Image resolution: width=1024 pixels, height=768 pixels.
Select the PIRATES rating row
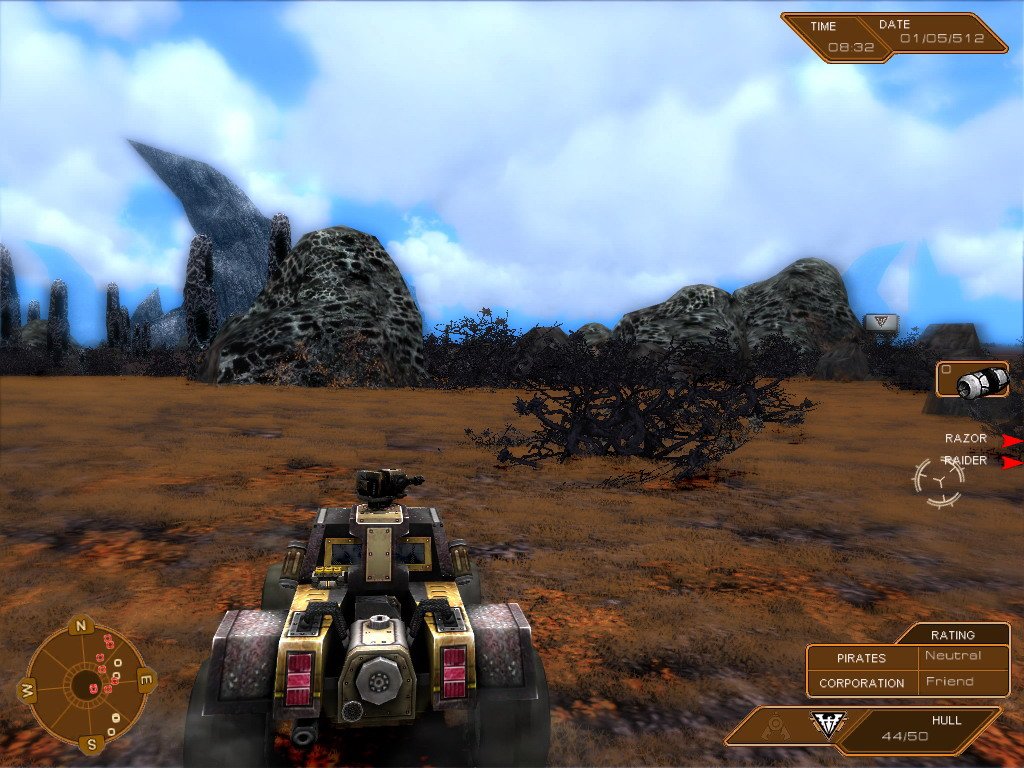click(x=907, y=657)
